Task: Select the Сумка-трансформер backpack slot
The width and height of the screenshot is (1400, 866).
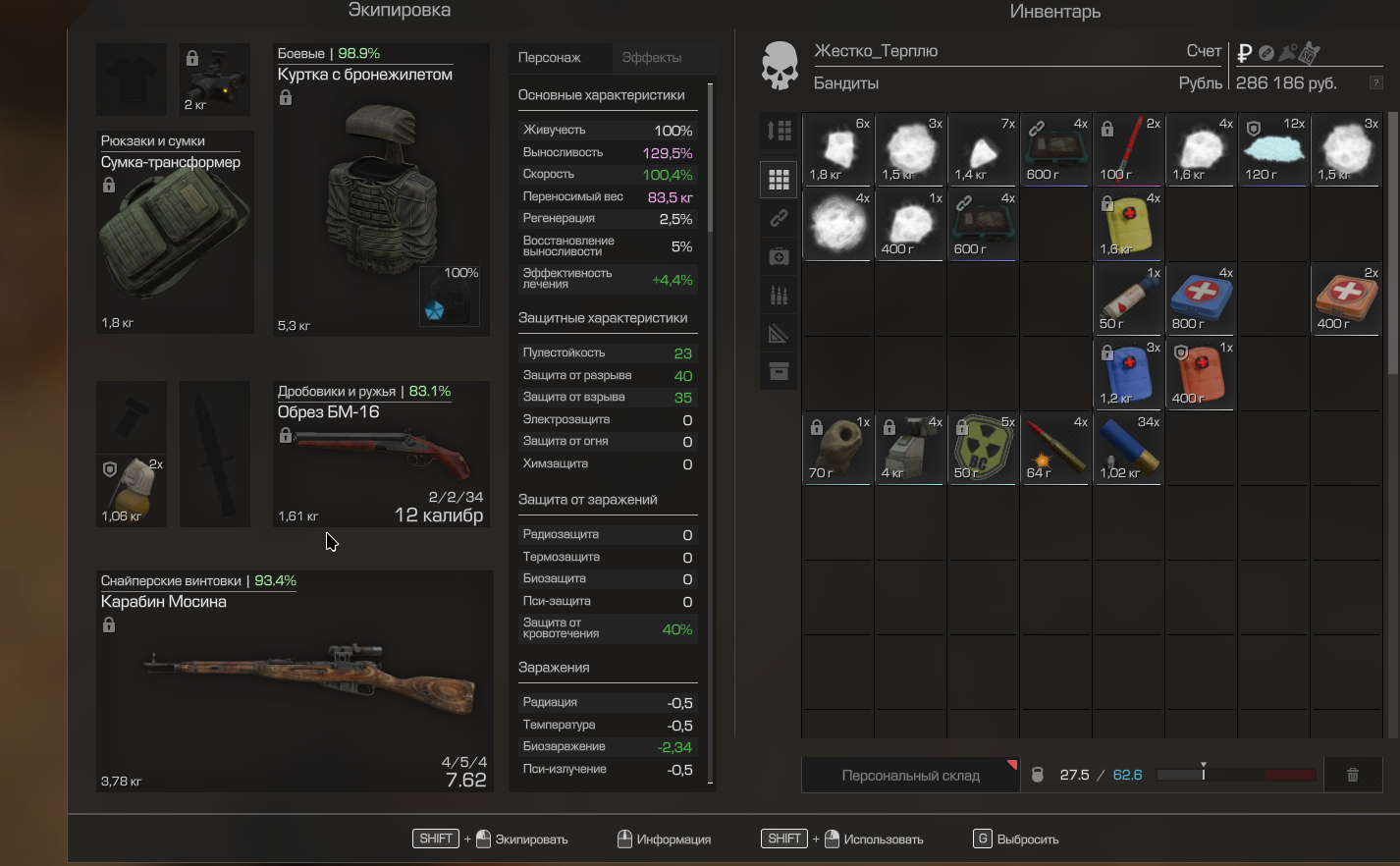Action: point(175,232)
